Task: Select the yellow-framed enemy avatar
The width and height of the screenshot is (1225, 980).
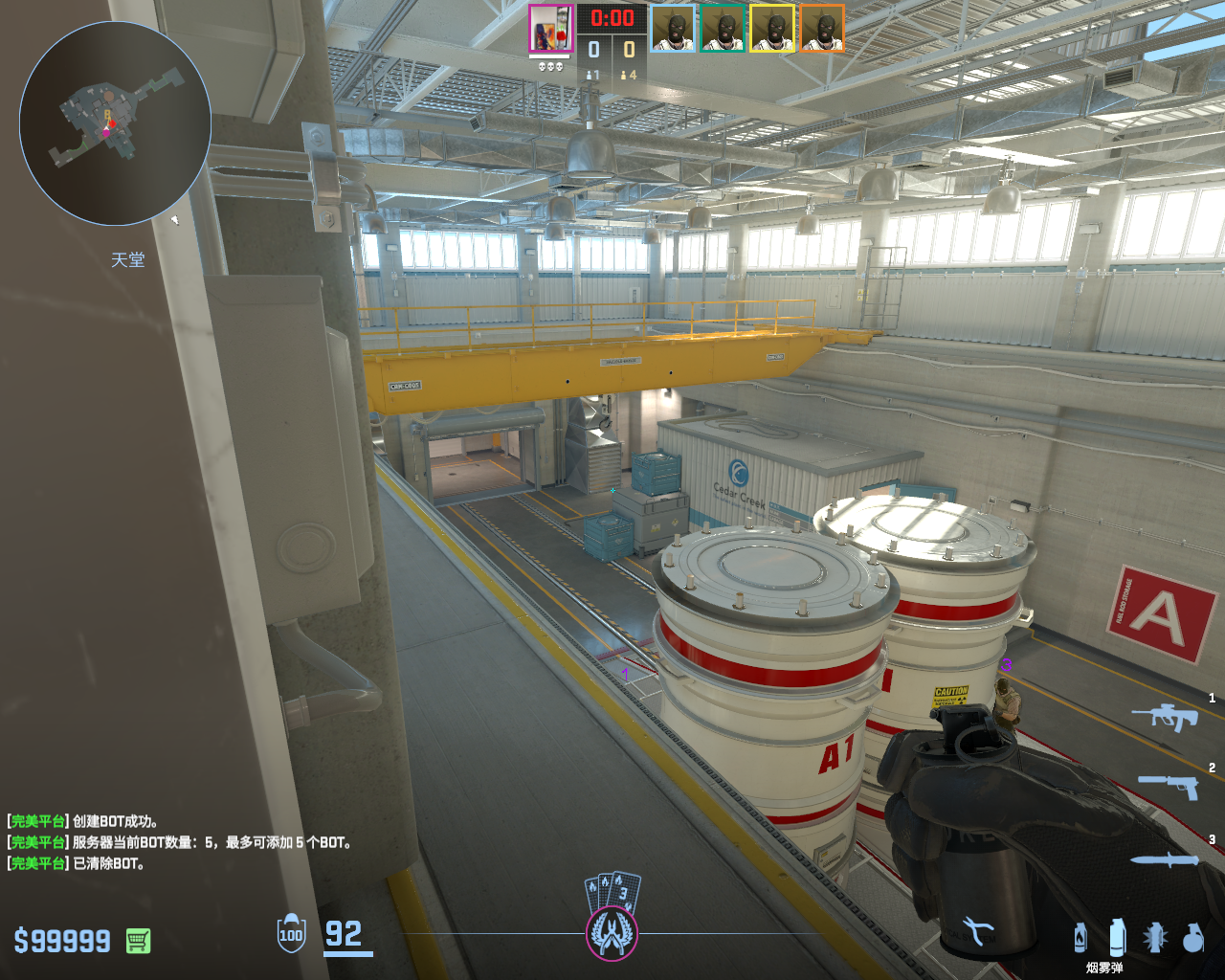Action: pyautogui.click(x=772, y=29)
